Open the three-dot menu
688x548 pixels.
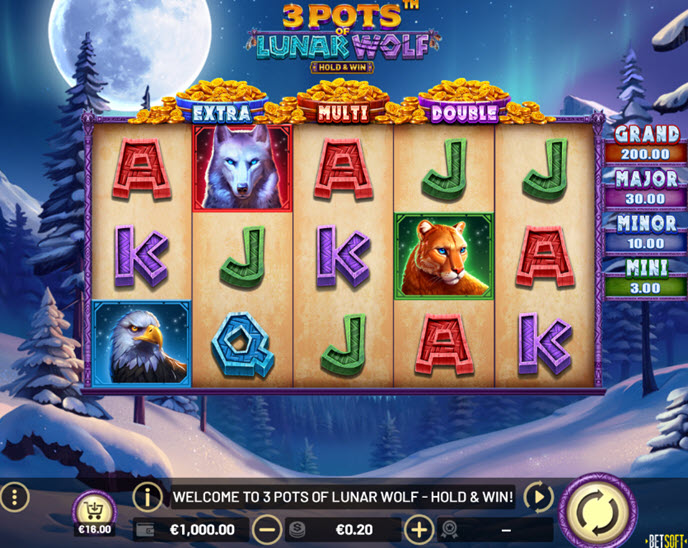(15, 497)
